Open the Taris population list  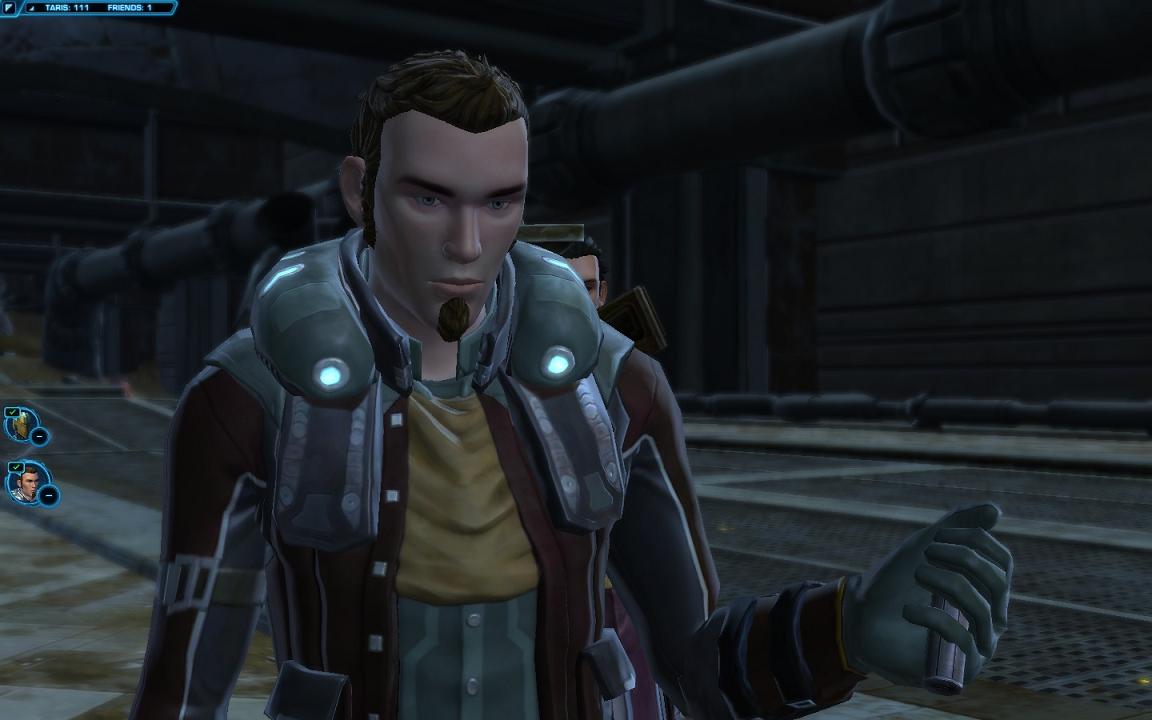pos(66,7)
